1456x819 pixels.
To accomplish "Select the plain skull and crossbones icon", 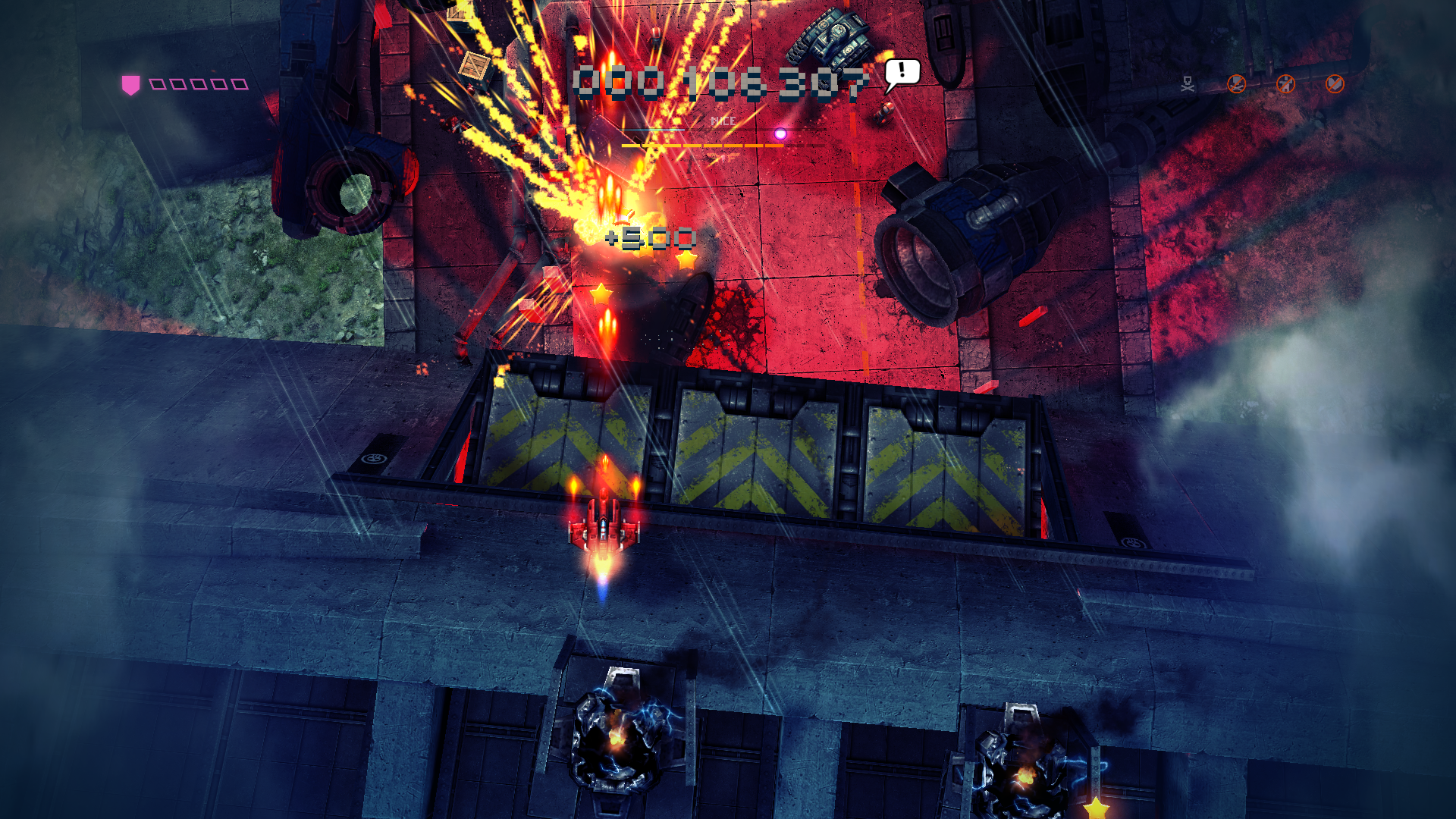I will (1188, 84).
